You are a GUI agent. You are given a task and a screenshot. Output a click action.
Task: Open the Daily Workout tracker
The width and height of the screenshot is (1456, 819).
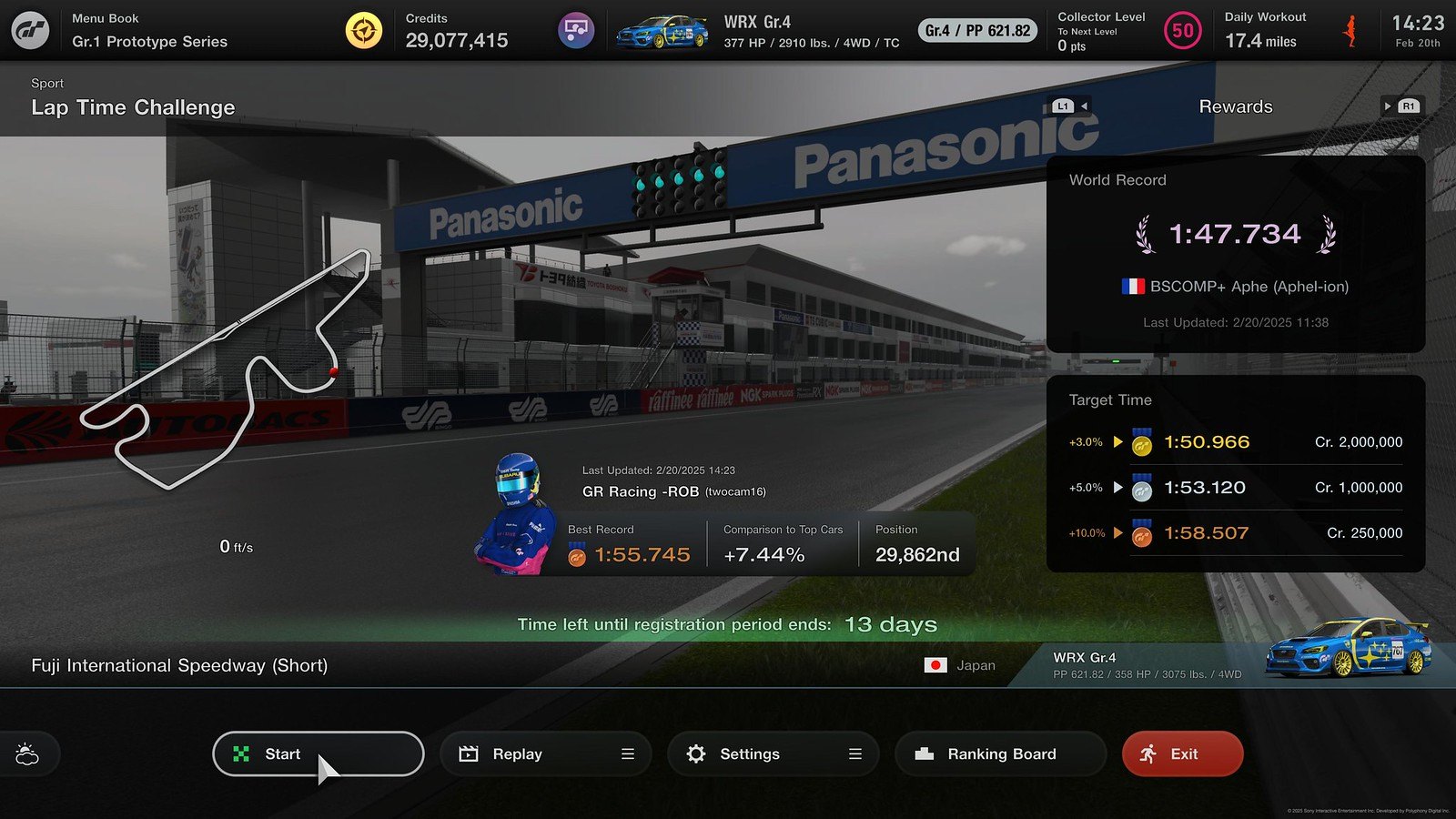coord(1265,31)
